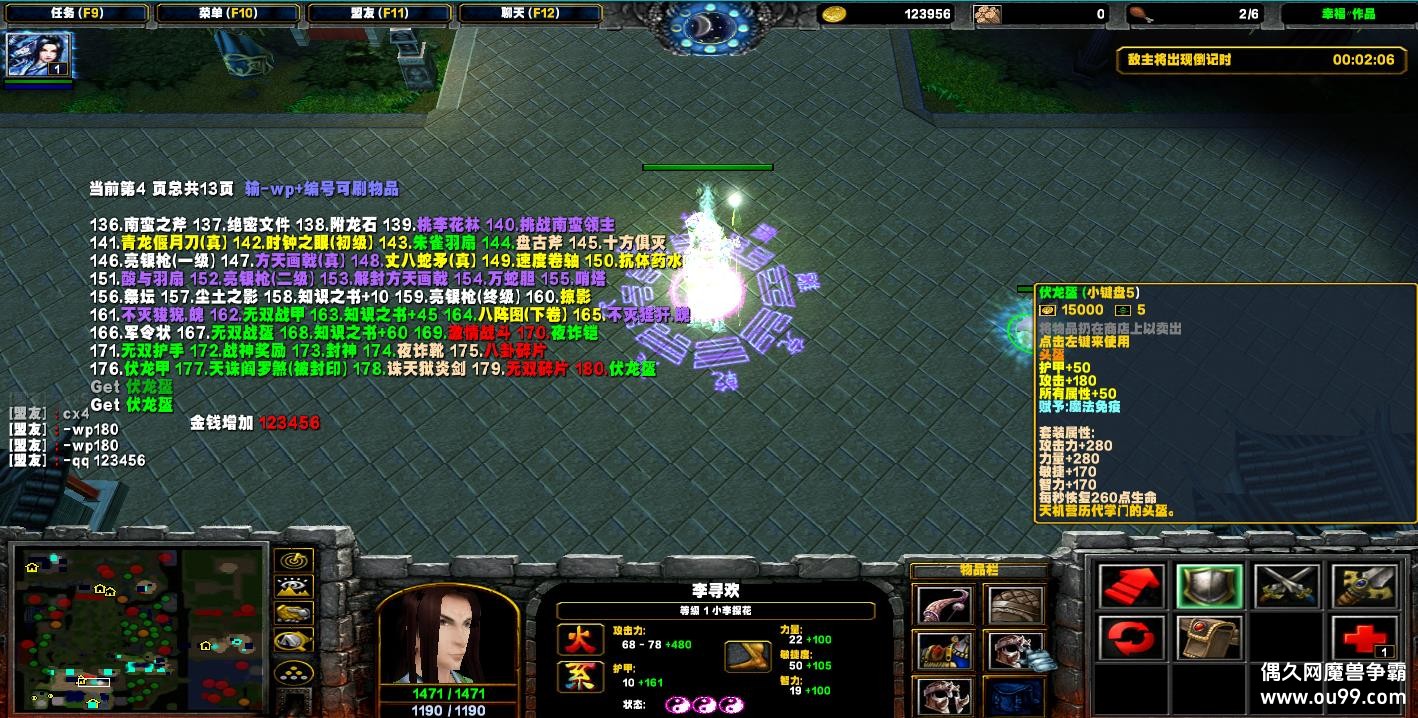Activate the red circular arrows ability
The image size is (1418, 718).
[1133, 638]
